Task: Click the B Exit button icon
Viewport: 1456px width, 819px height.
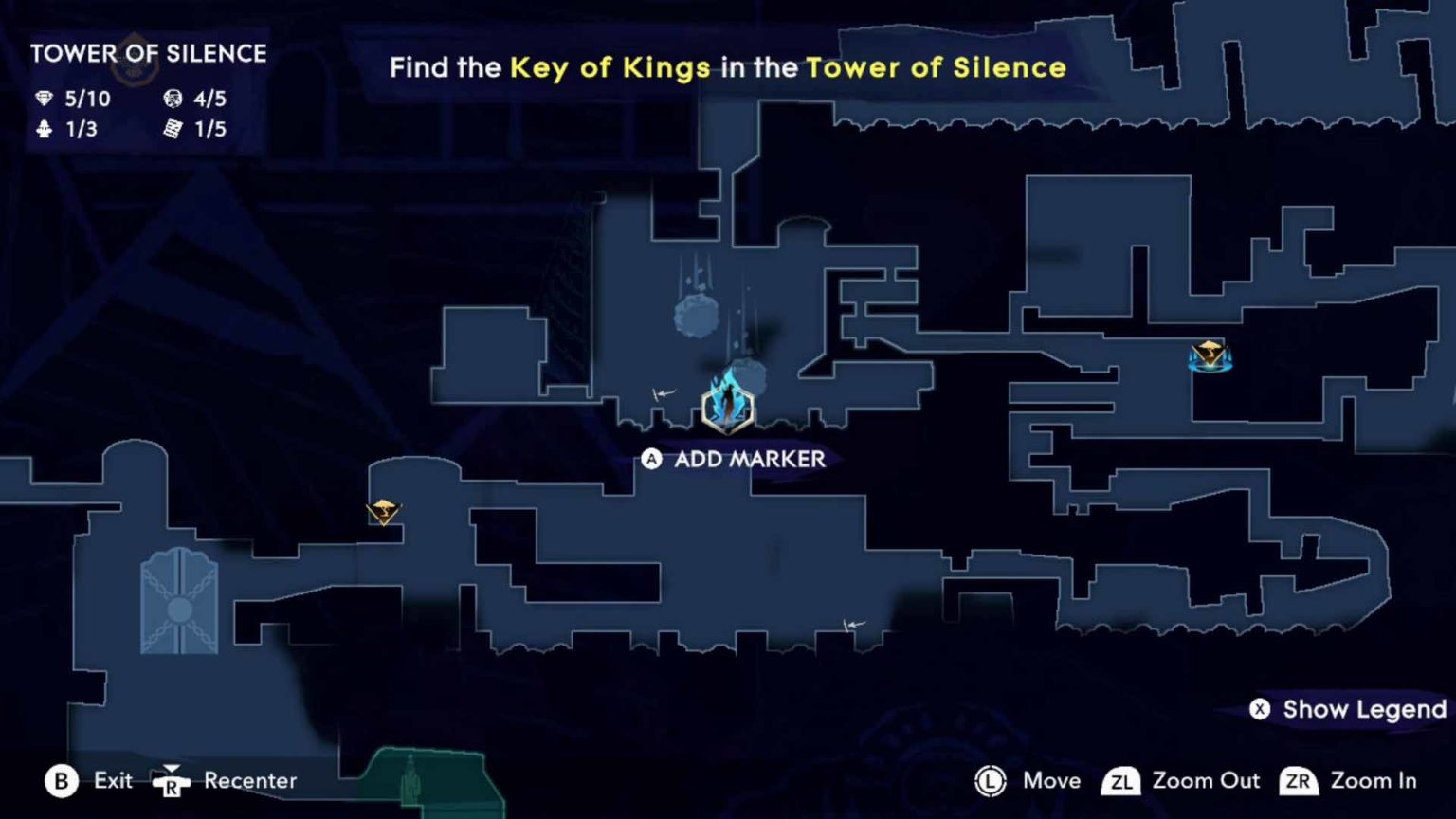Action: pyautogui.click(x=62, y=781)
